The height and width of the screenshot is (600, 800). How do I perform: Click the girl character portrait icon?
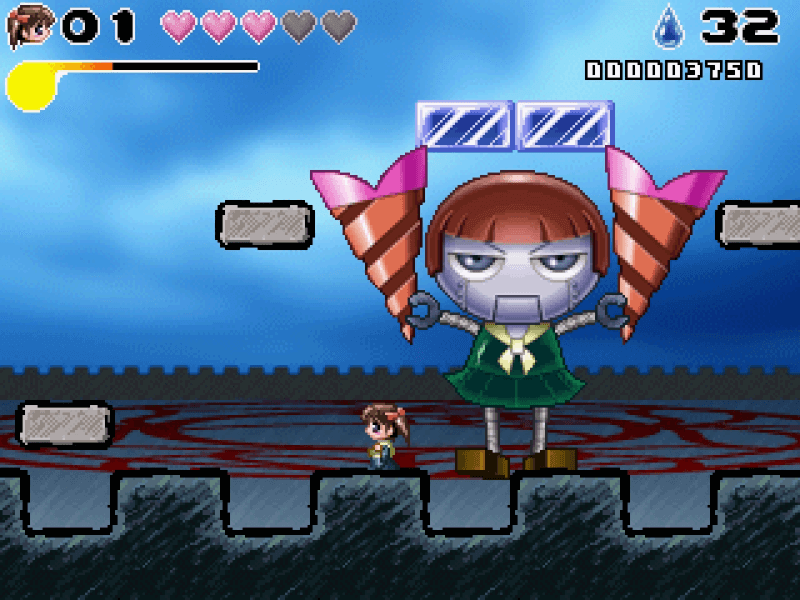pyautogui.click(x=28, y=26)
